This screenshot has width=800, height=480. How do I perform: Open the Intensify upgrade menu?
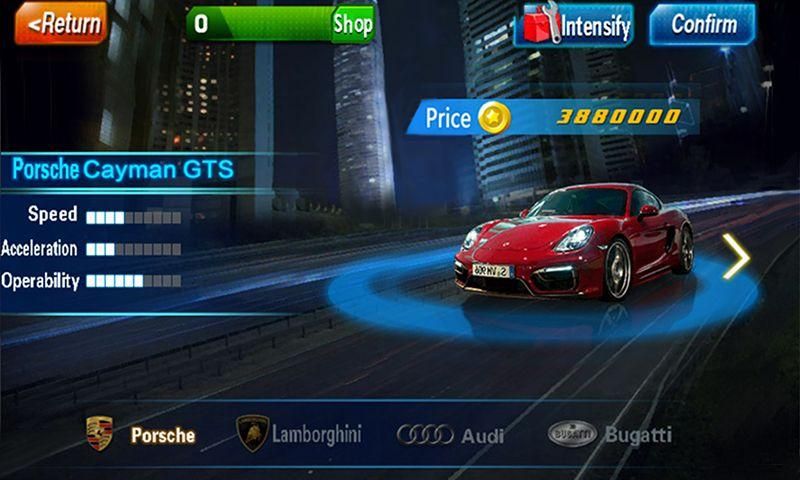575,25
